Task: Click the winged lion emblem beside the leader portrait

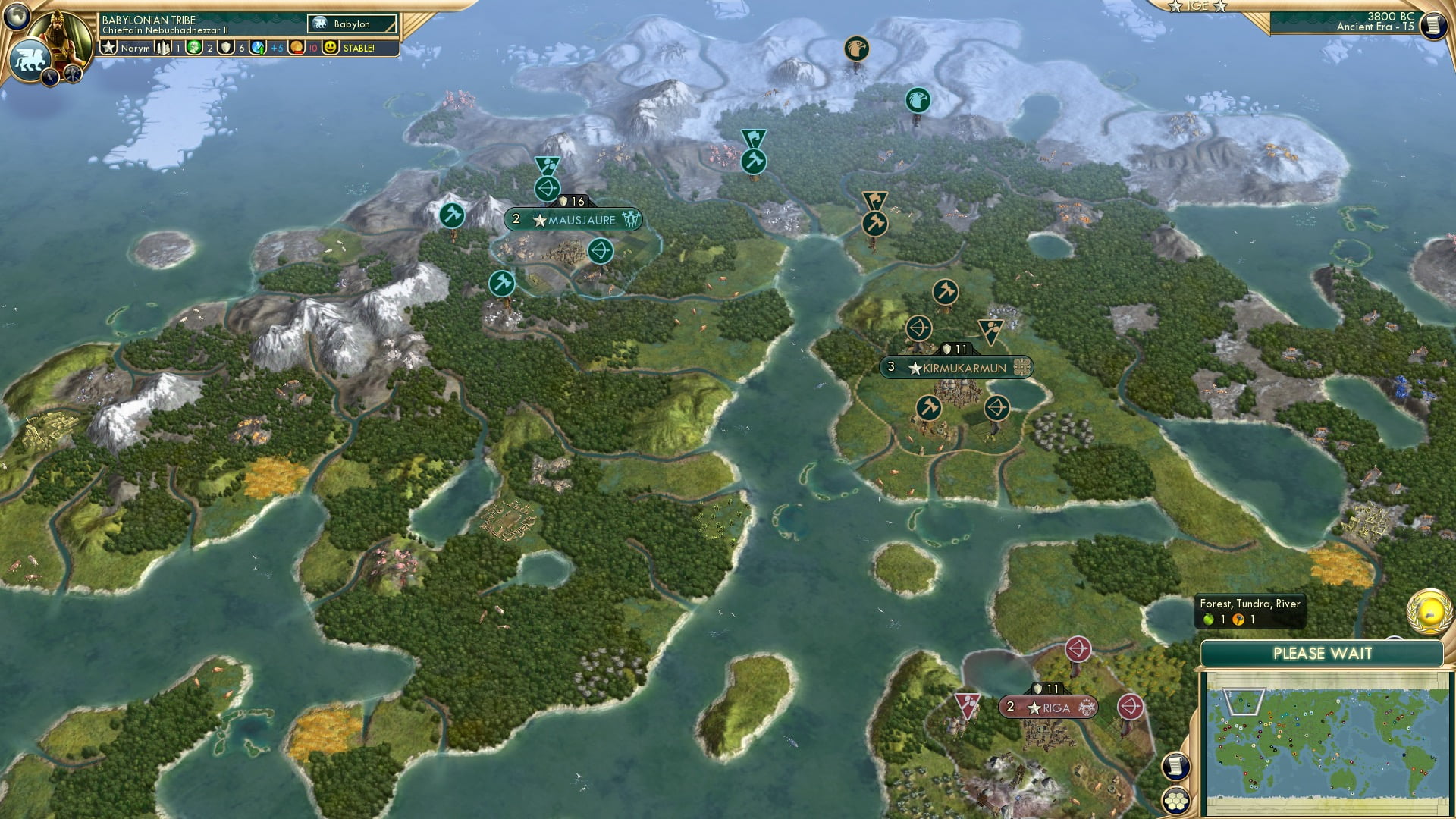Action: pyautogui.click(x=31, y=60)
